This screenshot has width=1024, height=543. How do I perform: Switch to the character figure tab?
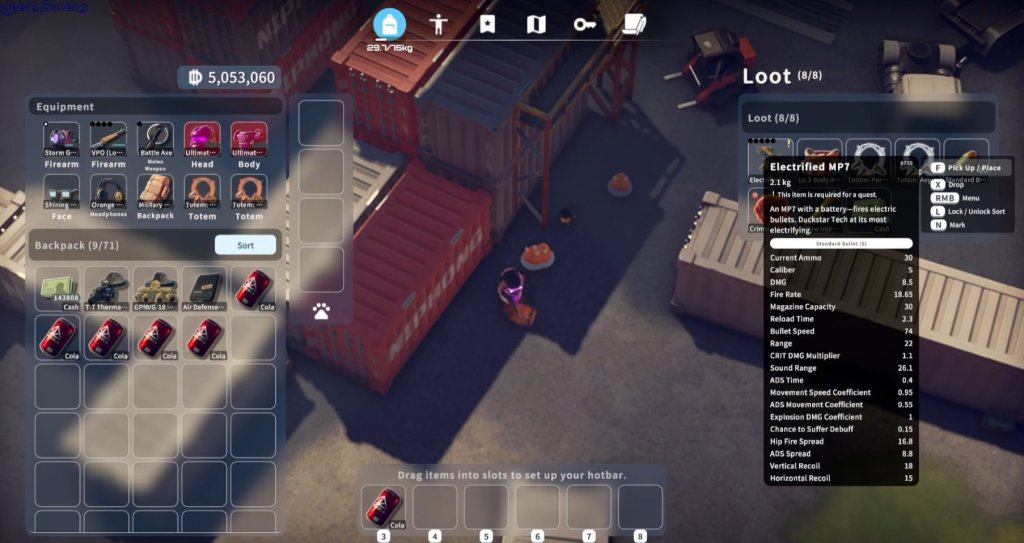[x=438, y=25]
